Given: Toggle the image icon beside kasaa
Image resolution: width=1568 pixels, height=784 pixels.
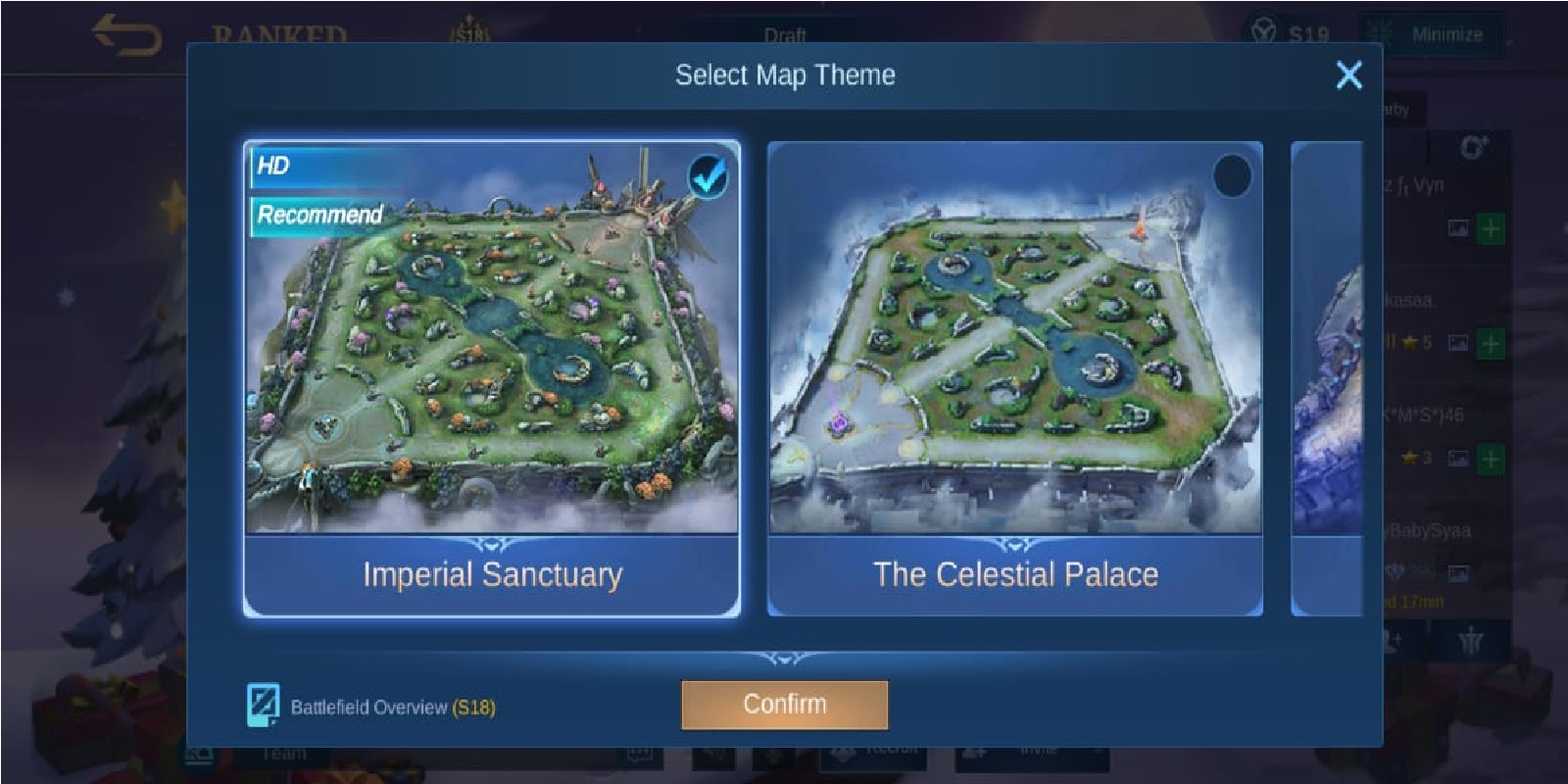Looking at the screenshot, I should coord(1457,343).
